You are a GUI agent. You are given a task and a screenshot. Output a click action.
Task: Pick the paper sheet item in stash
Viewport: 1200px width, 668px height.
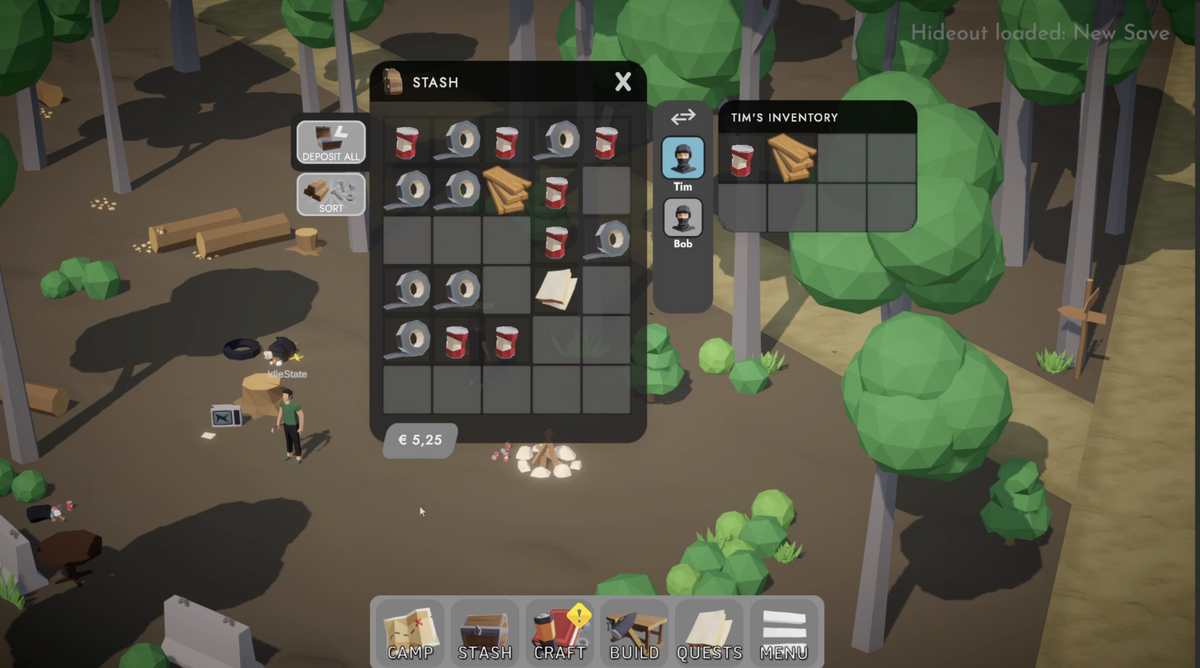(556, 289)
